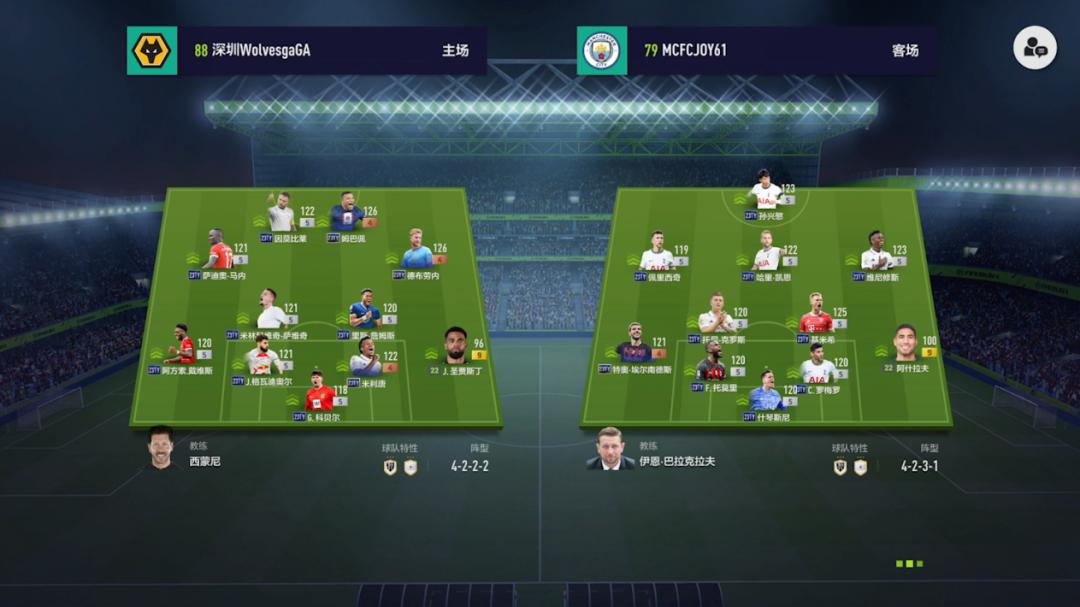Choose De Bruyne (德布劳内) player card
This screenshot has height=607, width=1080.
click(416, 251)
